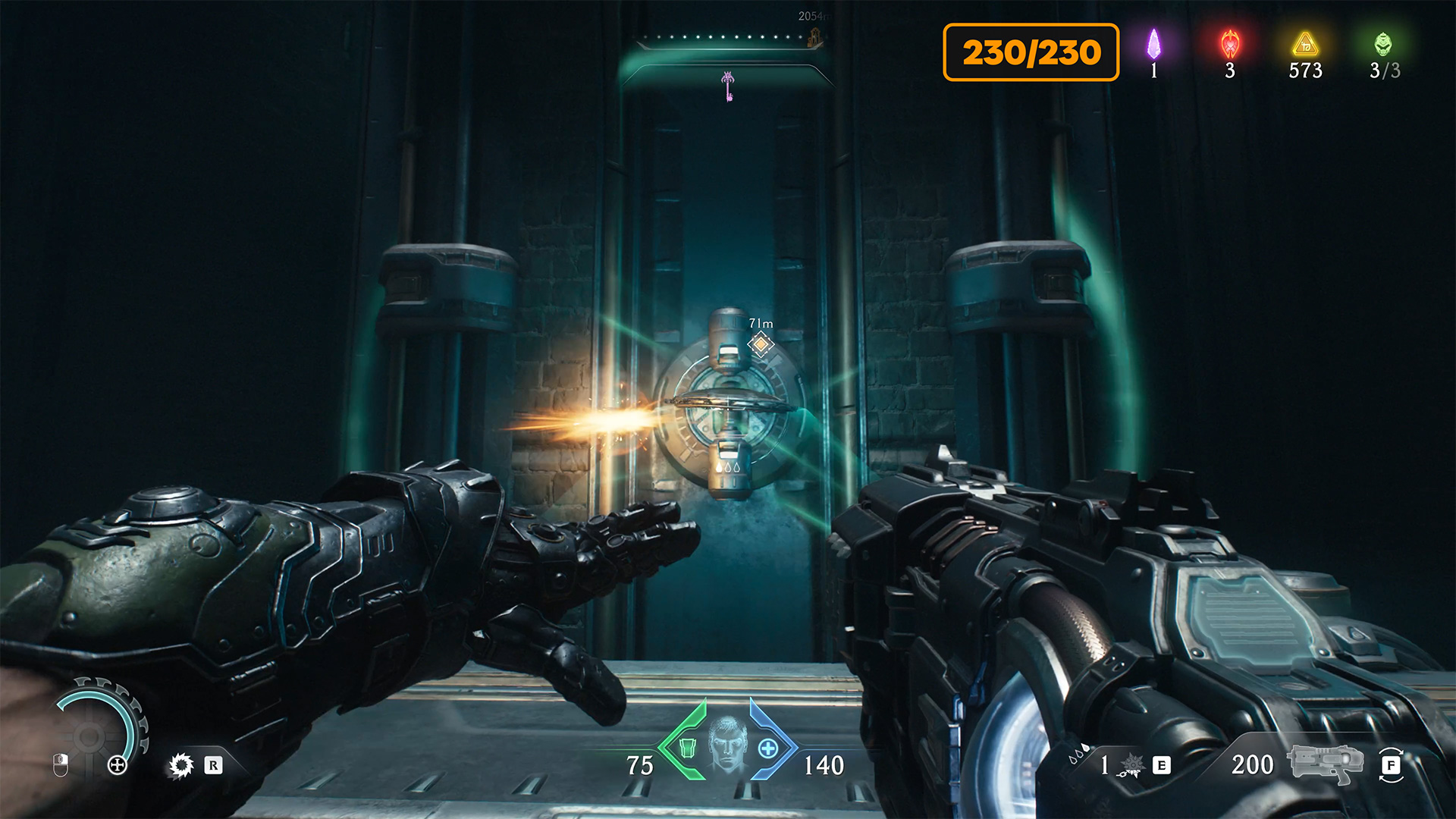
Task: Select the blue health cross icon
Action: (x=768, y=748)
